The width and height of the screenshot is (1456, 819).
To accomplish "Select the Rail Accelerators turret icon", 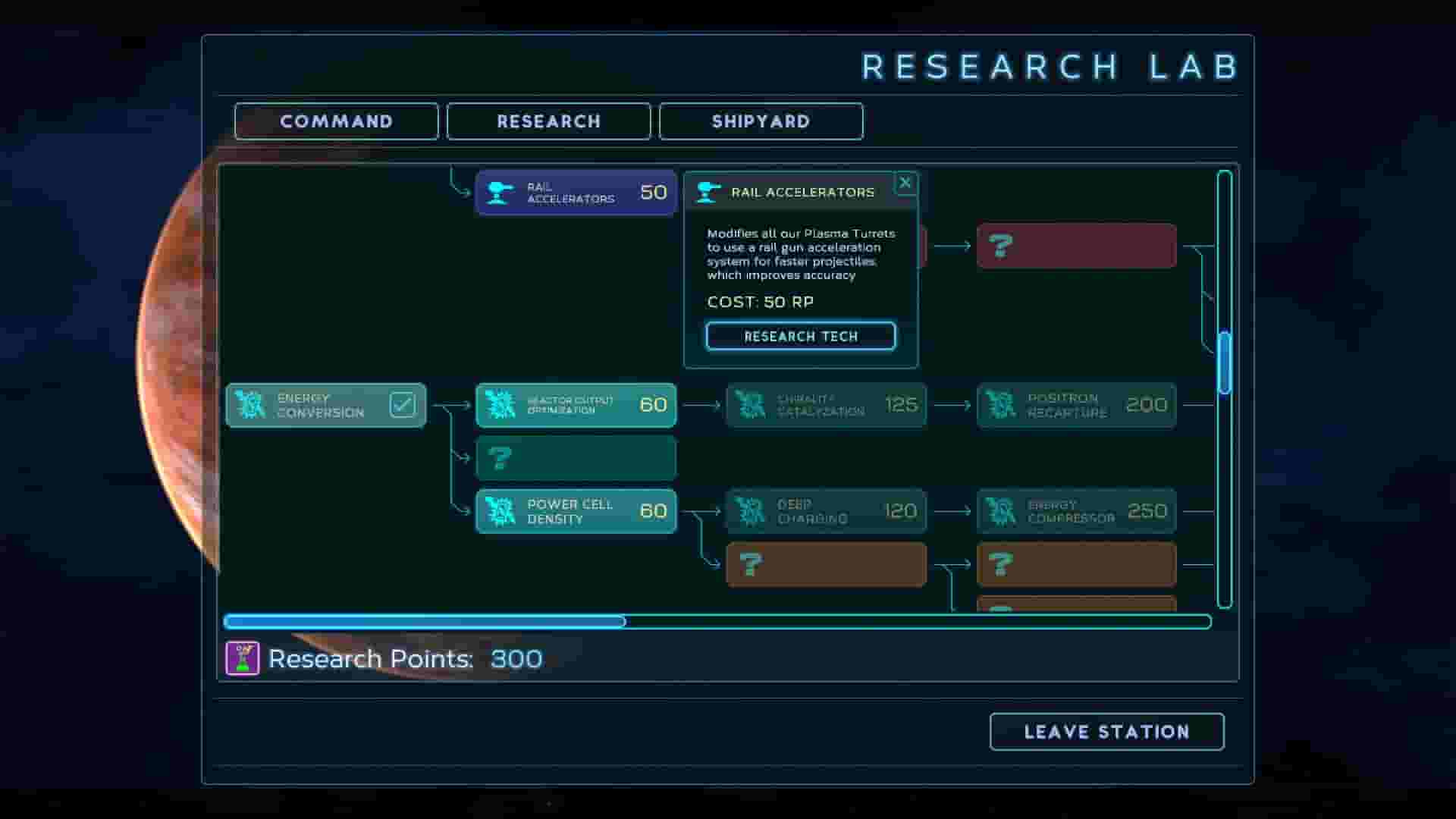I will [500, 192].
